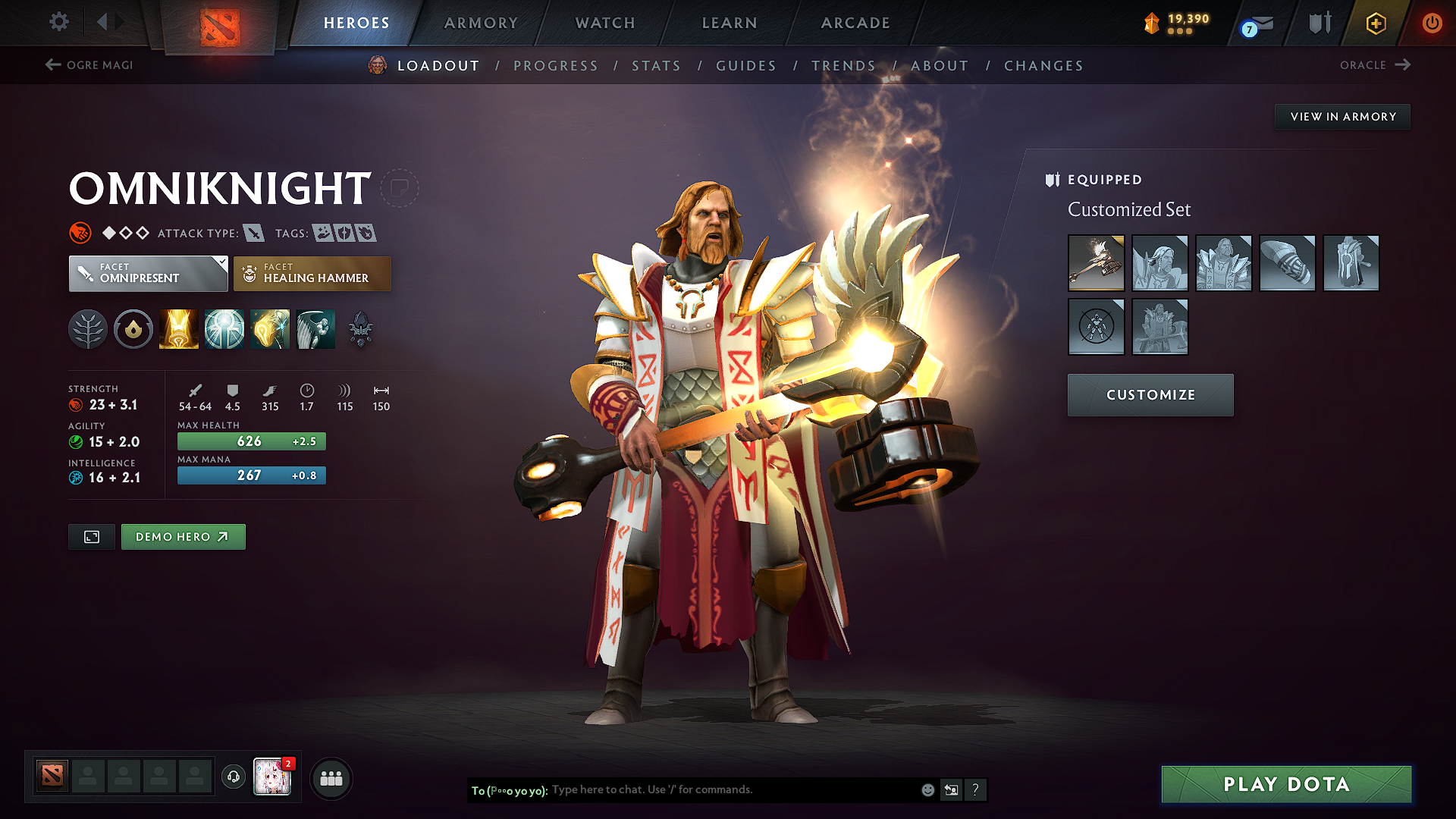The image size is (1456, 819).
Task: Open the settings gear
Action: (58, 22)
